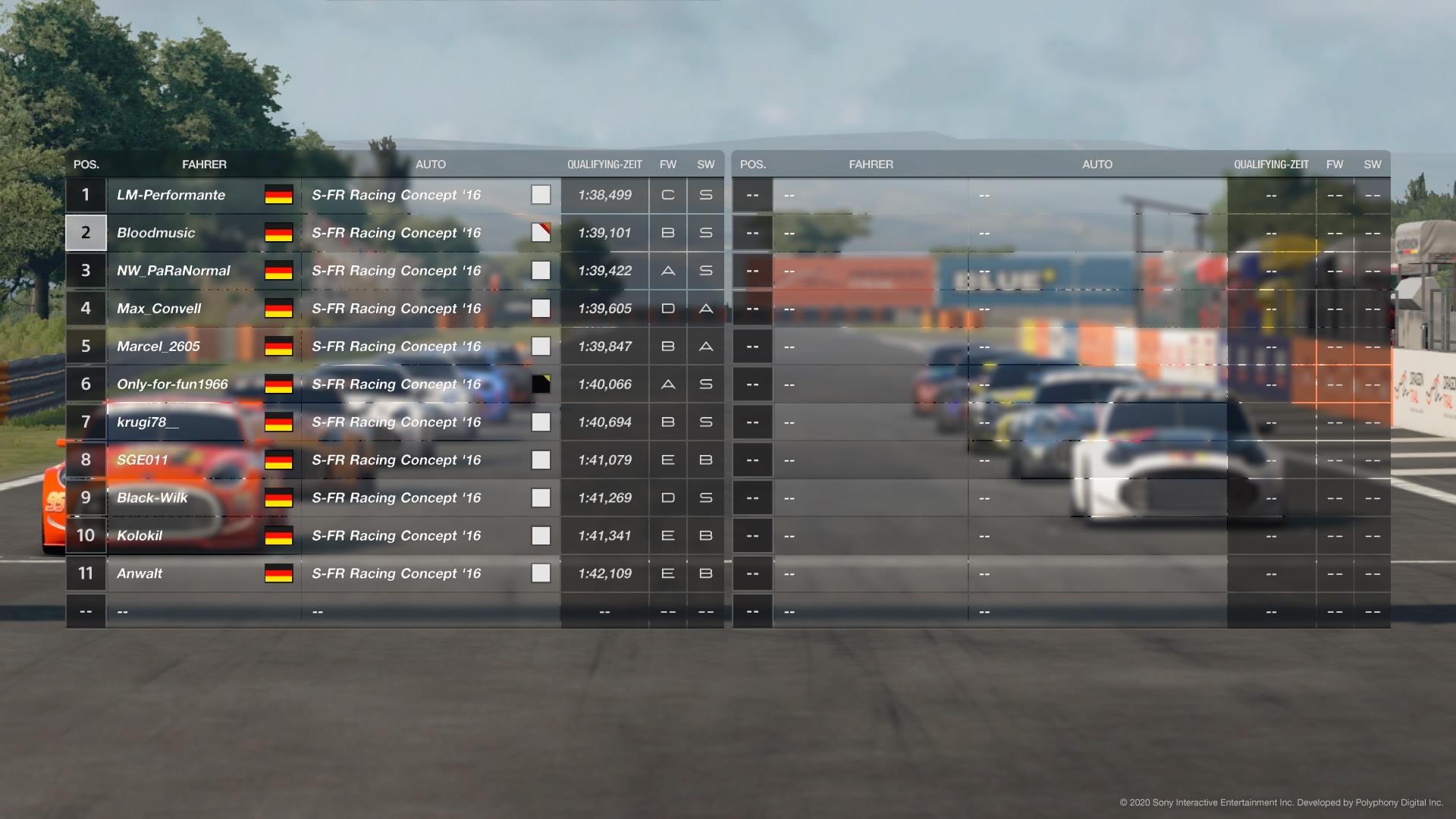Viewport: 1456px width, 819px height.
Task: Select the SW column header
Action: coord(705,164)
